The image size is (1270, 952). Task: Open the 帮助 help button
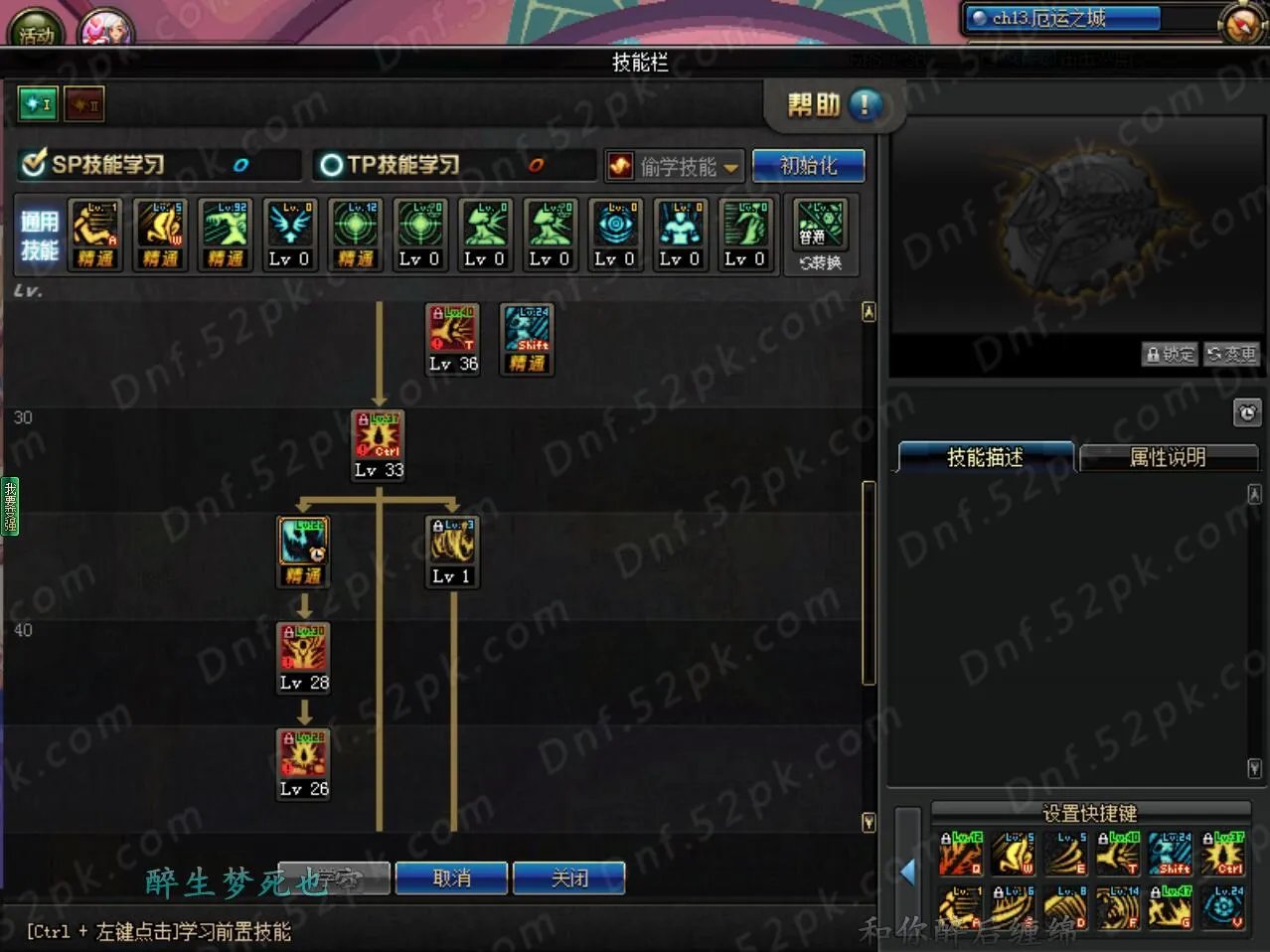click(x=833, y=105)
